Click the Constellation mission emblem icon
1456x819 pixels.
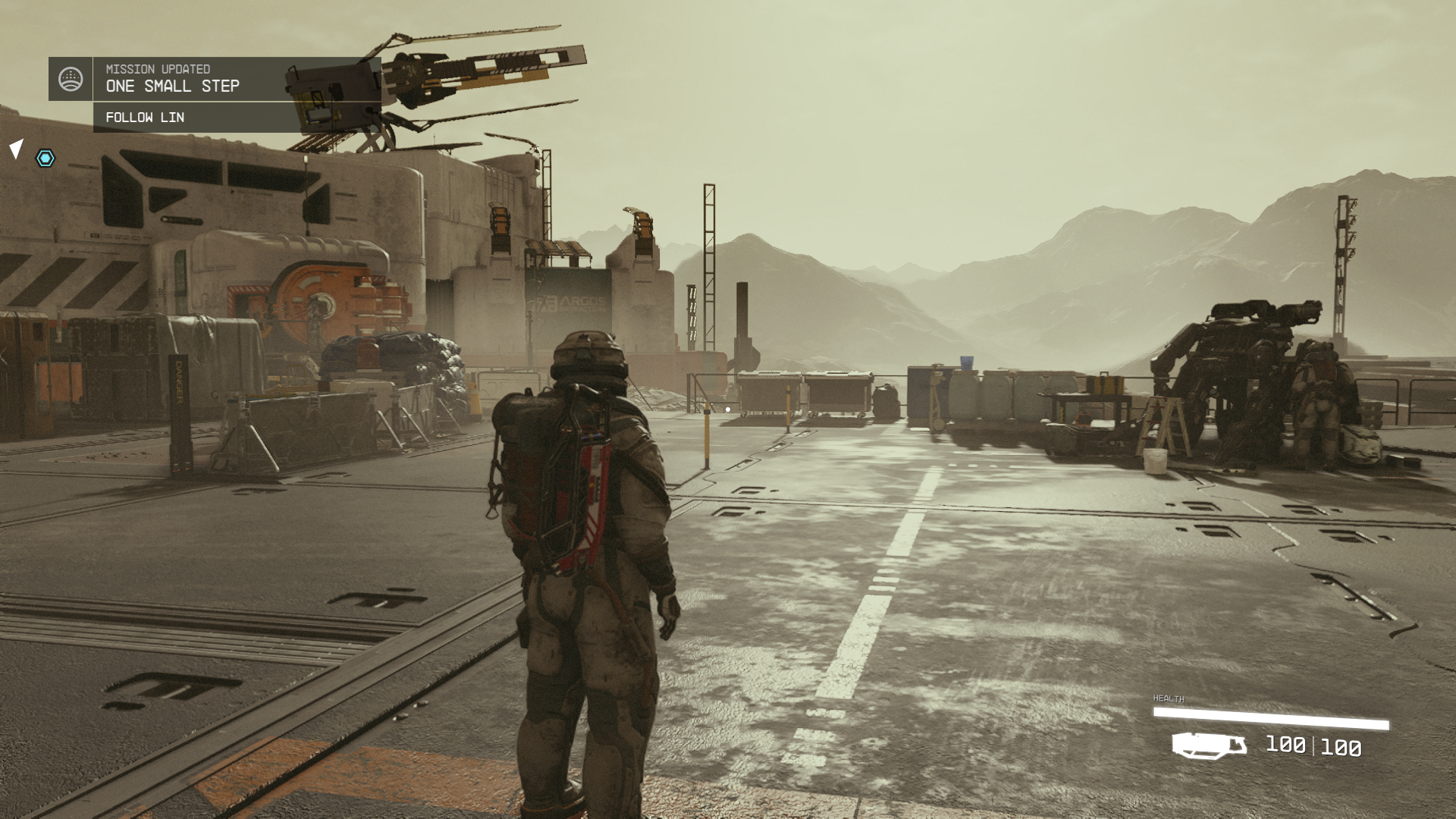(71, 79)
